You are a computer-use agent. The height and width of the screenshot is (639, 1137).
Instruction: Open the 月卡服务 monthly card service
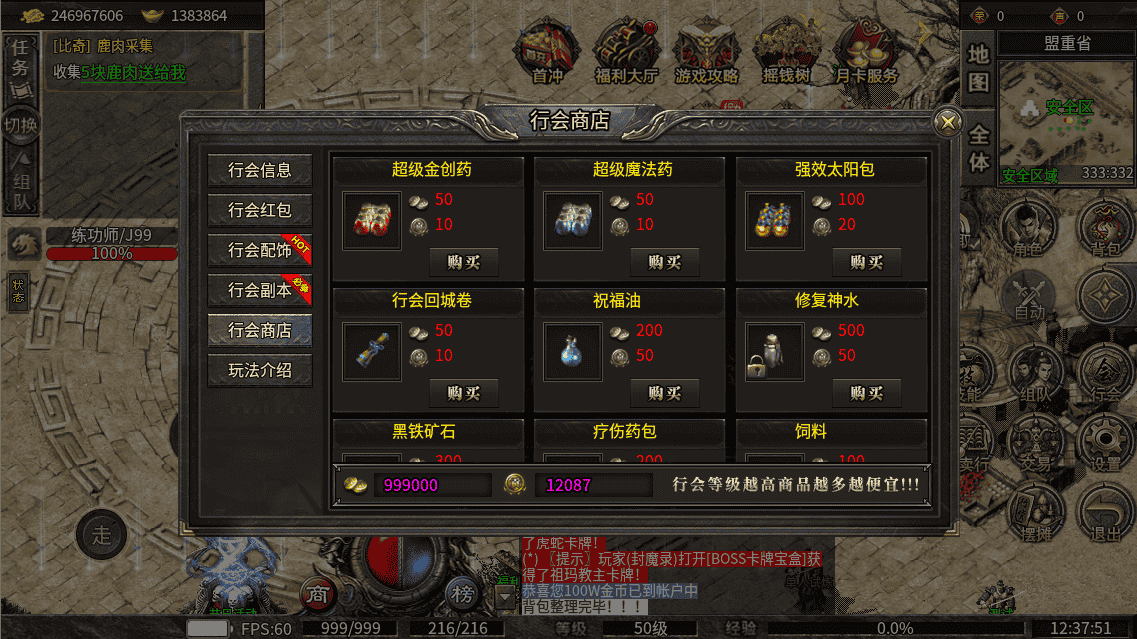[866, 52]
